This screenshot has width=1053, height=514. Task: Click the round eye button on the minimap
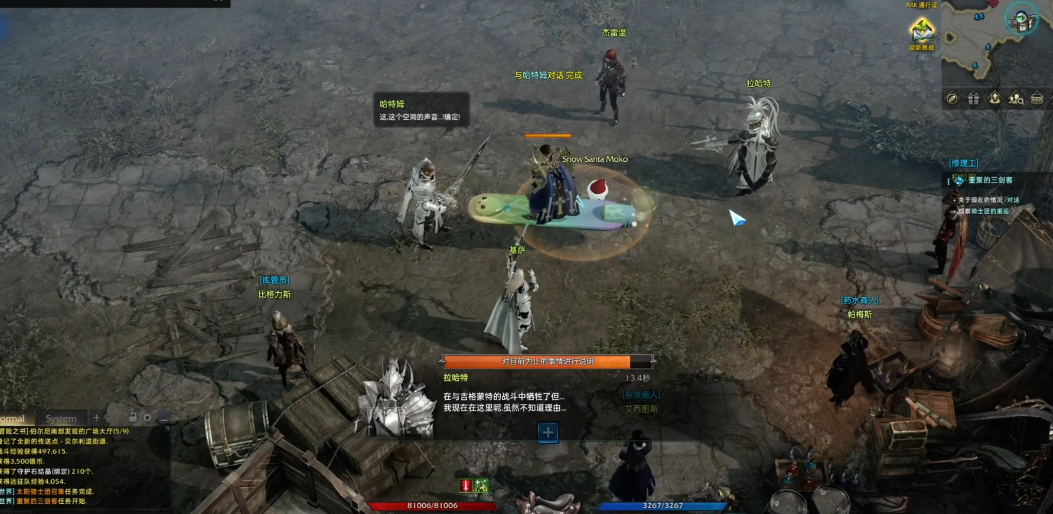[1020, 18]
